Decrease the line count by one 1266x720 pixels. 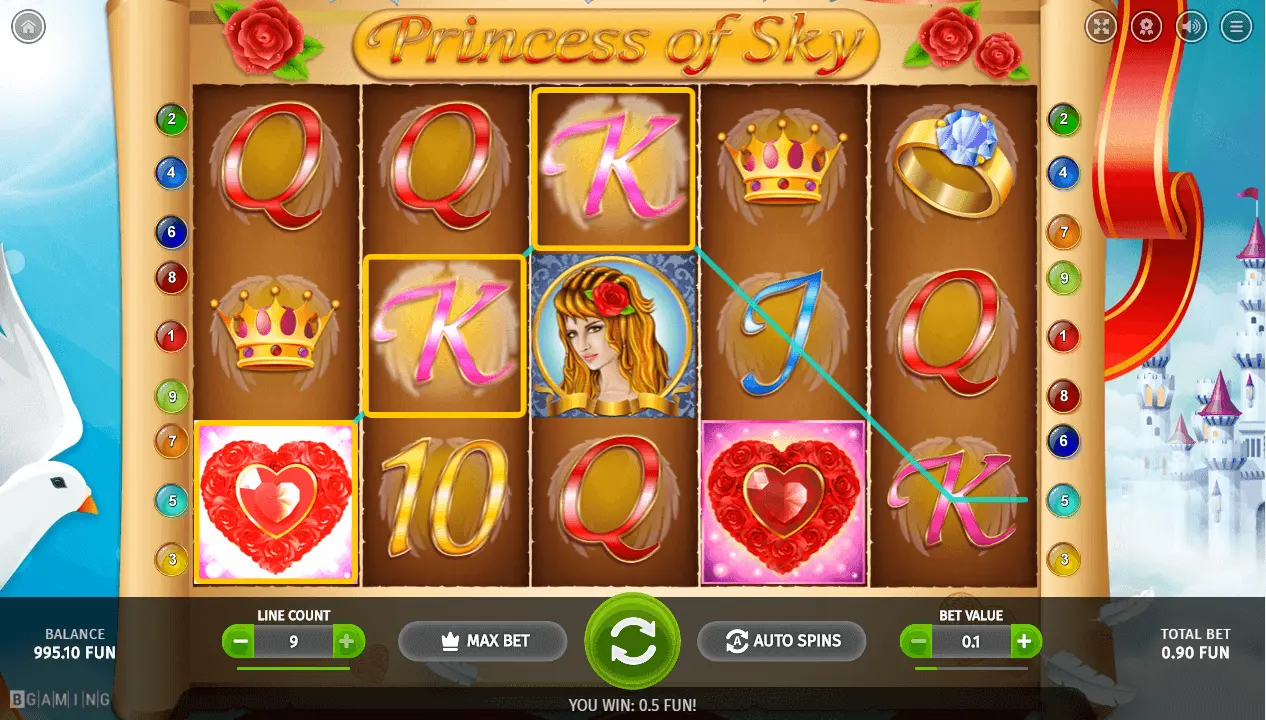(239, 642)
